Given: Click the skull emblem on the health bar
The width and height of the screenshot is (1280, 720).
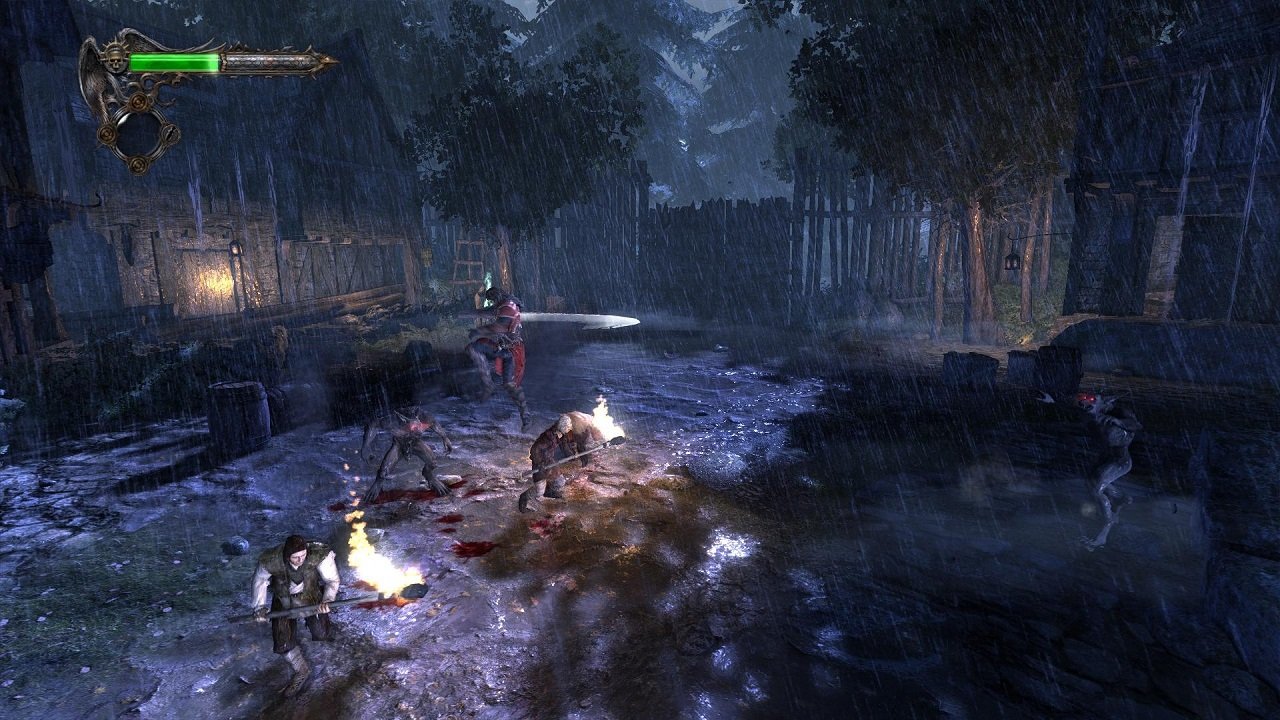Looking at the screenshot, I should click(115, 60).
